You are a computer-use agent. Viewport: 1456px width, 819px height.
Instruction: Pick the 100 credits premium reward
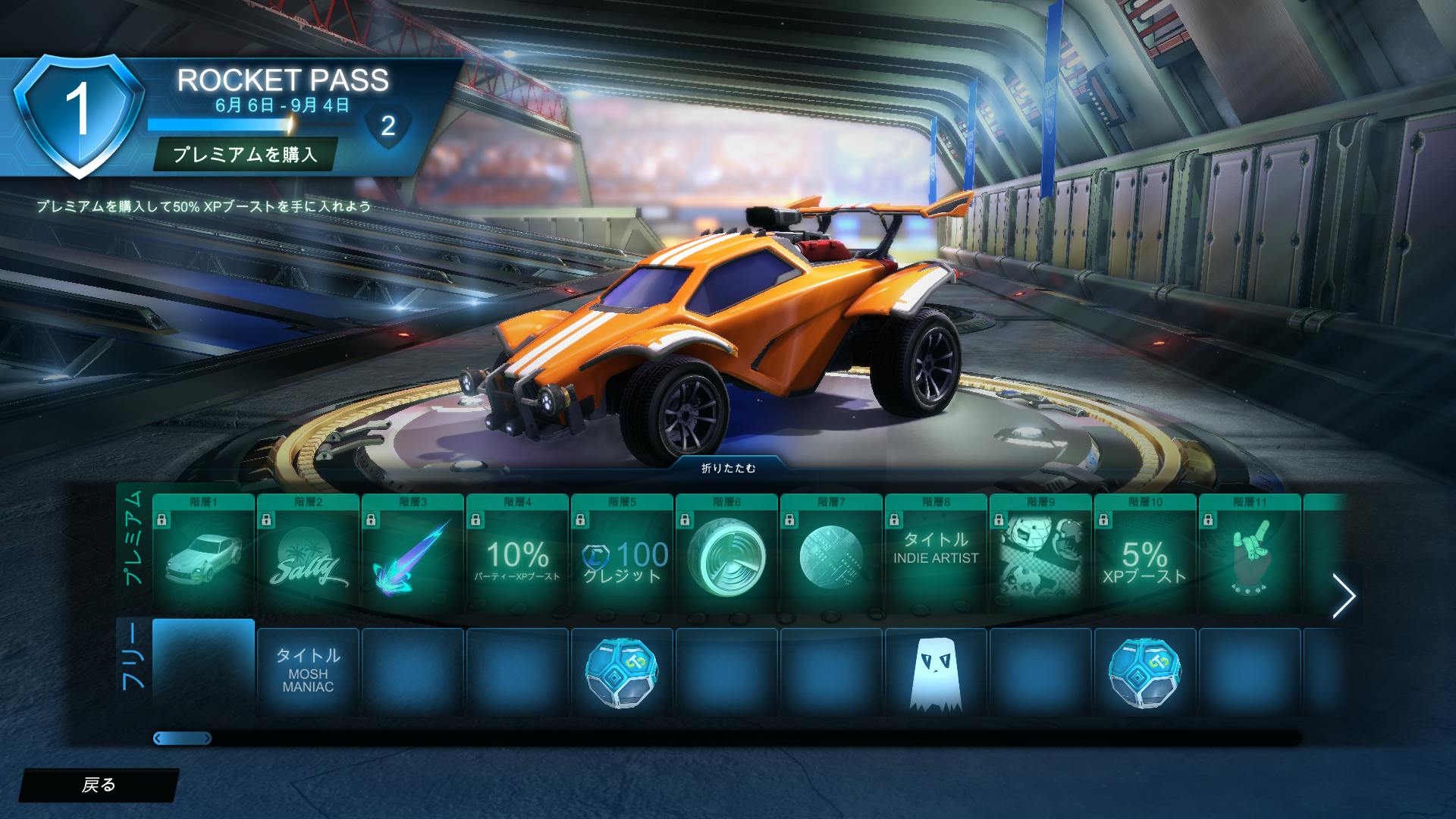coord(622,557)
